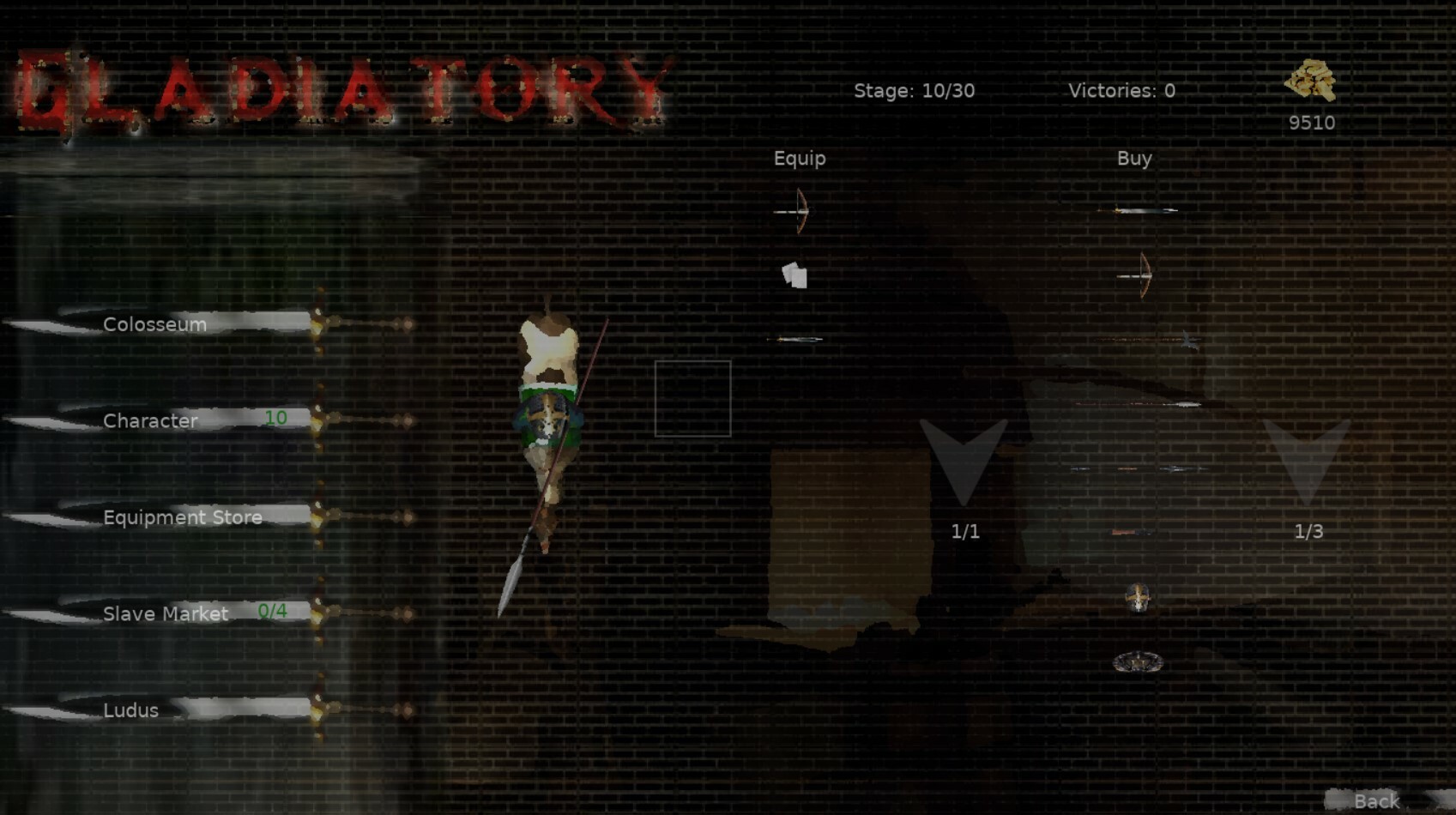
Task: Select the sword in the Equip list
Action: [x=796, y=339]
